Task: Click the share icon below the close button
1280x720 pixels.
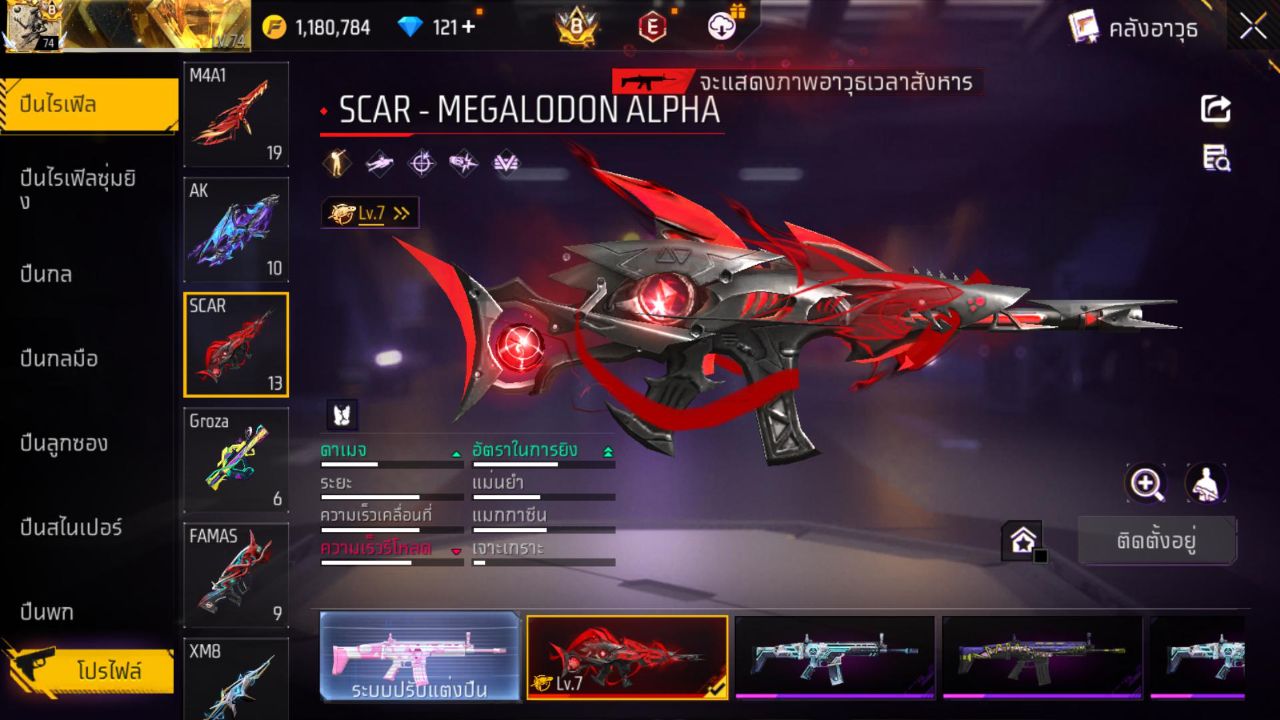Action: pos(1215,110)
